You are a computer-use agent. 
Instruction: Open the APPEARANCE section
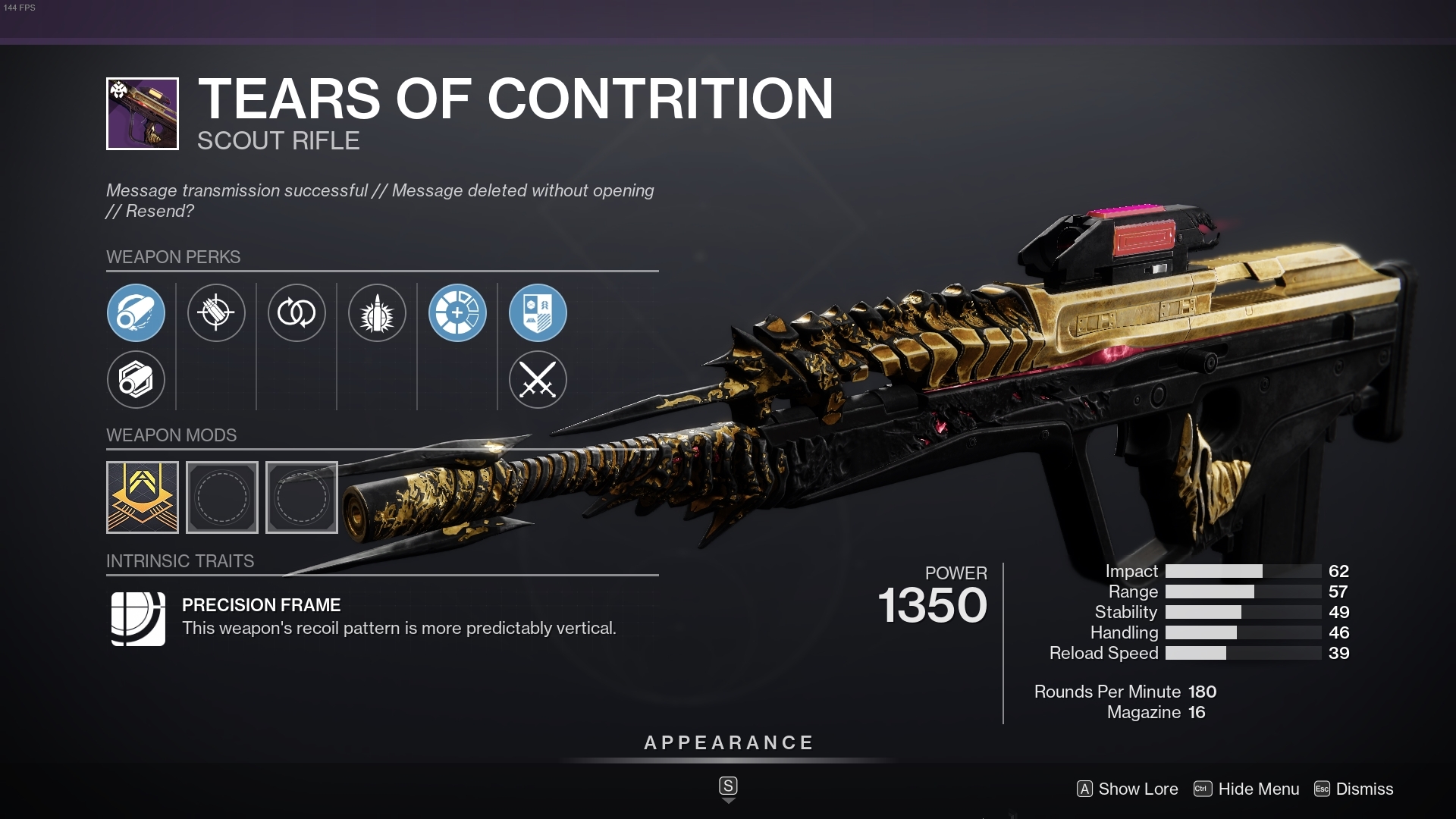tap(728, 743)
